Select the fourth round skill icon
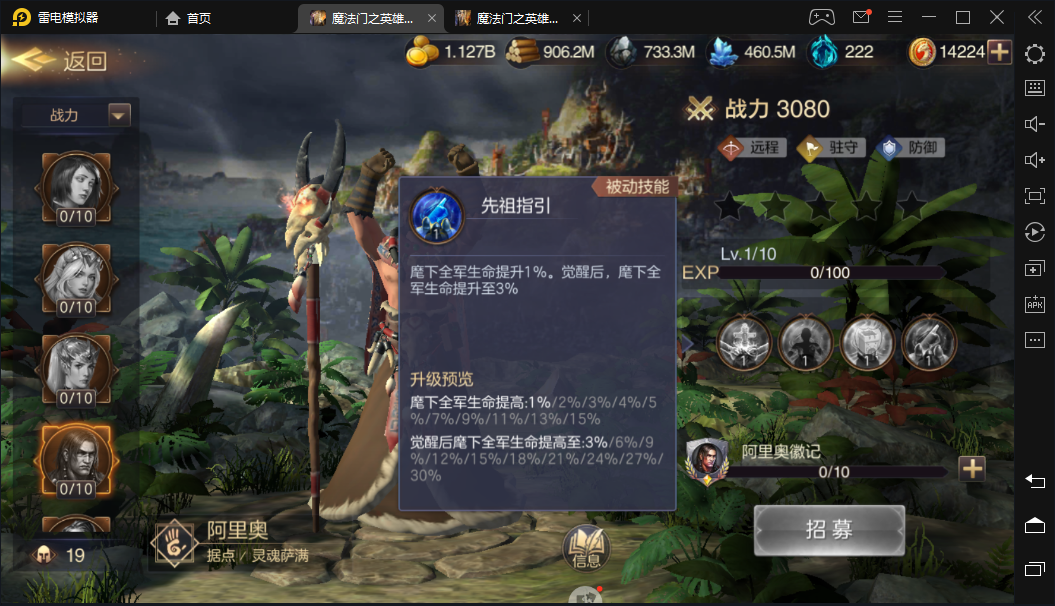This screenshot has width=1055, height=606. point(929,343)
